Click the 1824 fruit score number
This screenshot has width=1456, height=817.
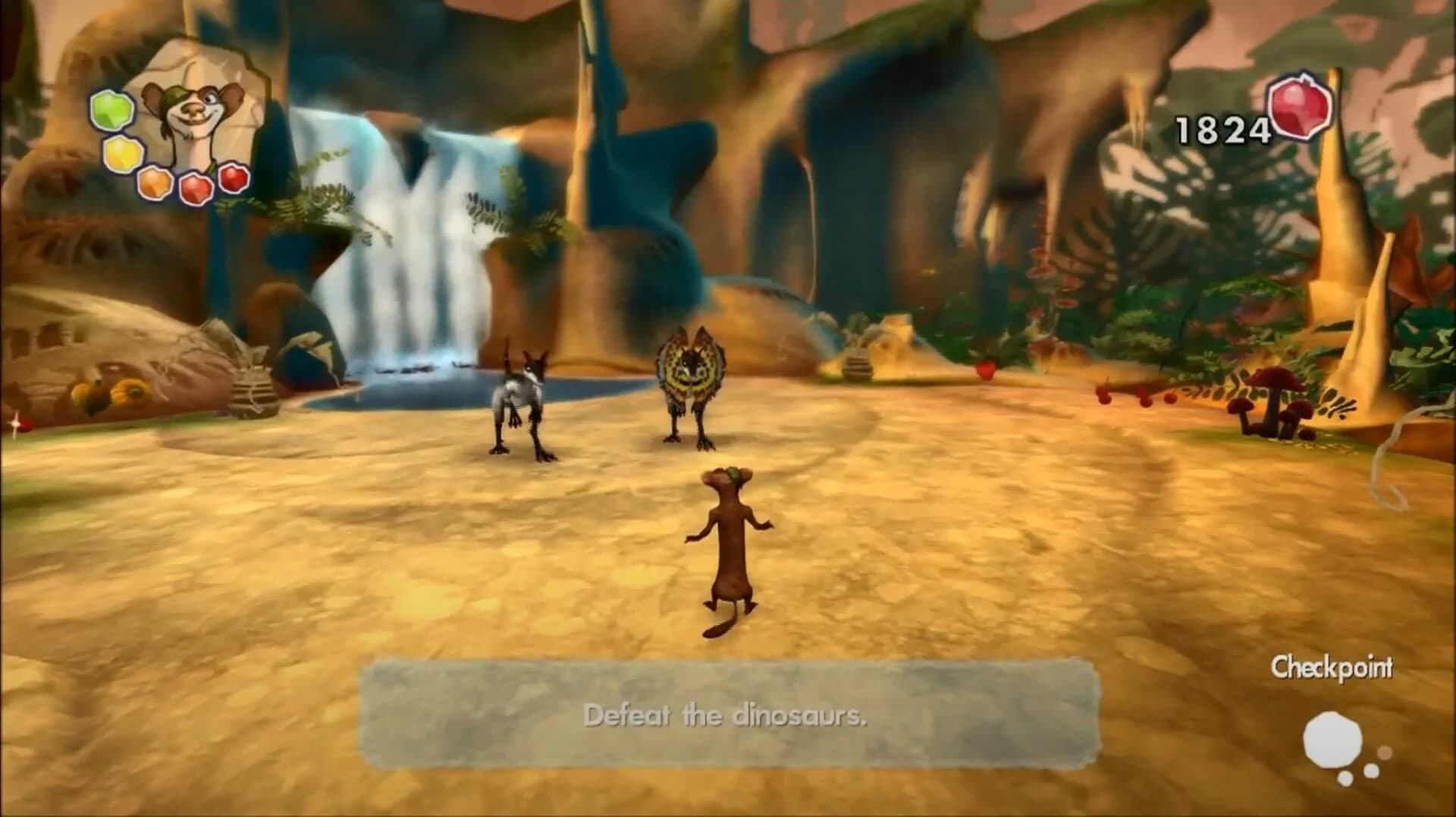tap(1221, 127)
